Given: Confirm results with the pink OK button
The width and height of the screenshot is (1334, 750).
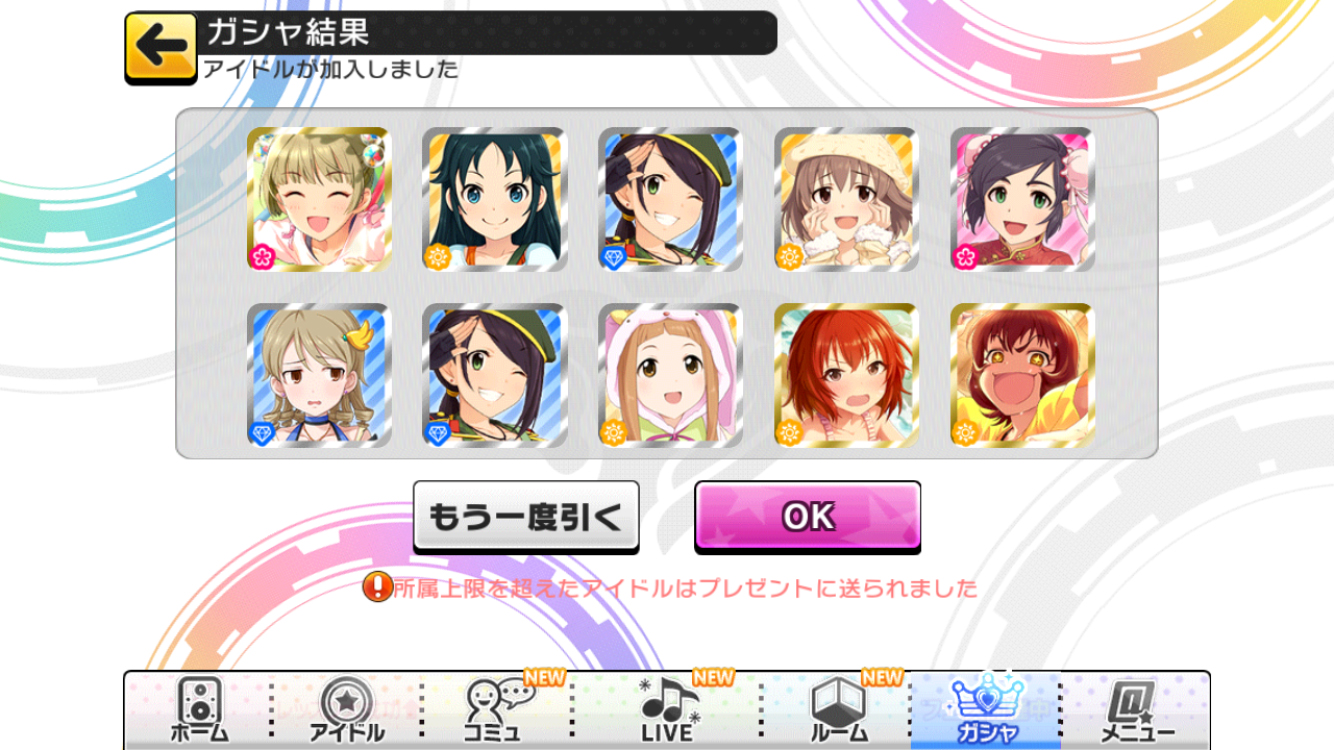Looking at the screenshot, I should click(x=807, y=516).
